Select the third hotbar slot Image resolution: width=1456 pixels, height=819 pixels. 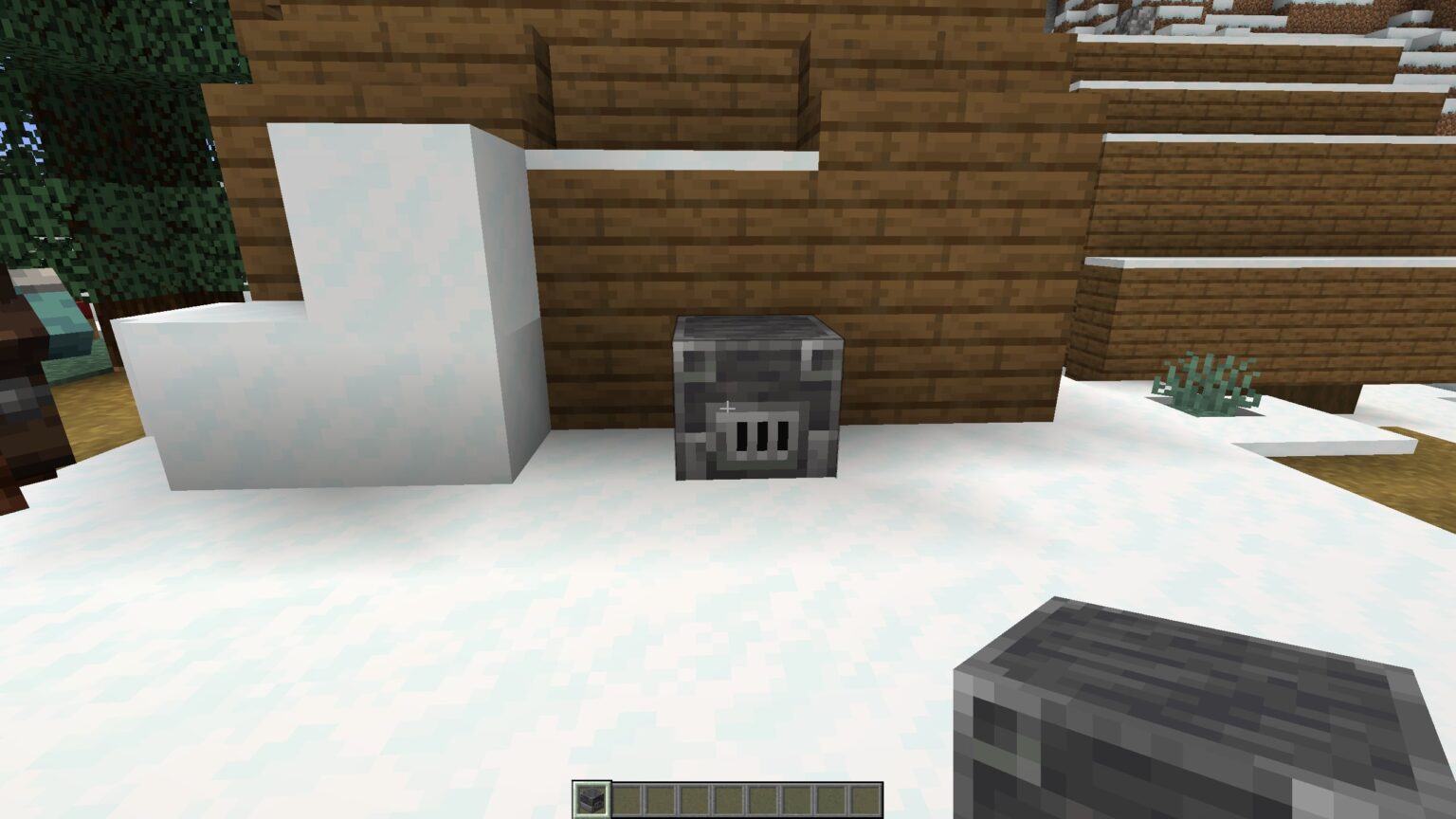click(x=658, y=796)
